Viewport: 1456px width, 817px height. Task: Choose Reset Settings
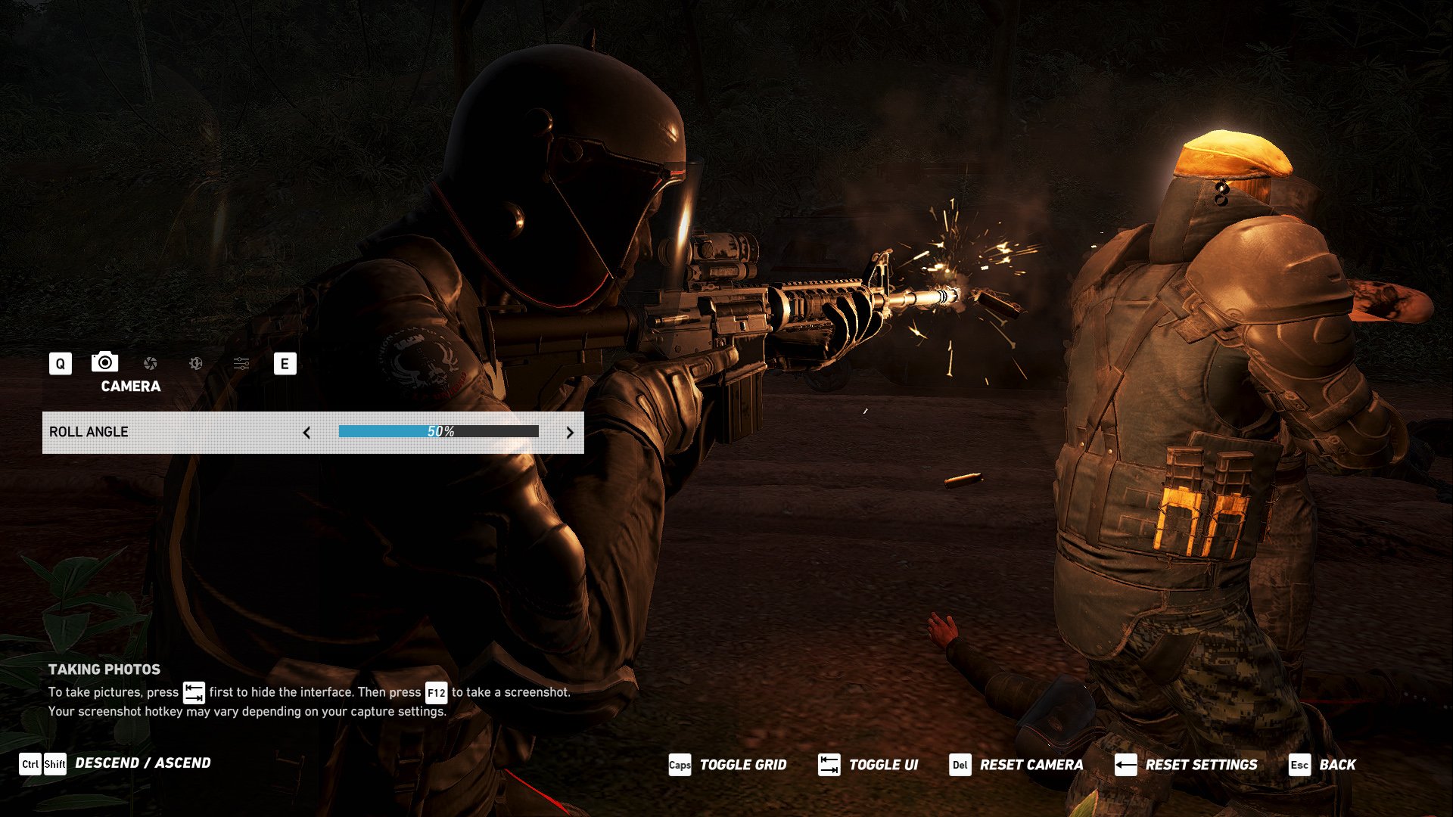coord(1187,766)
